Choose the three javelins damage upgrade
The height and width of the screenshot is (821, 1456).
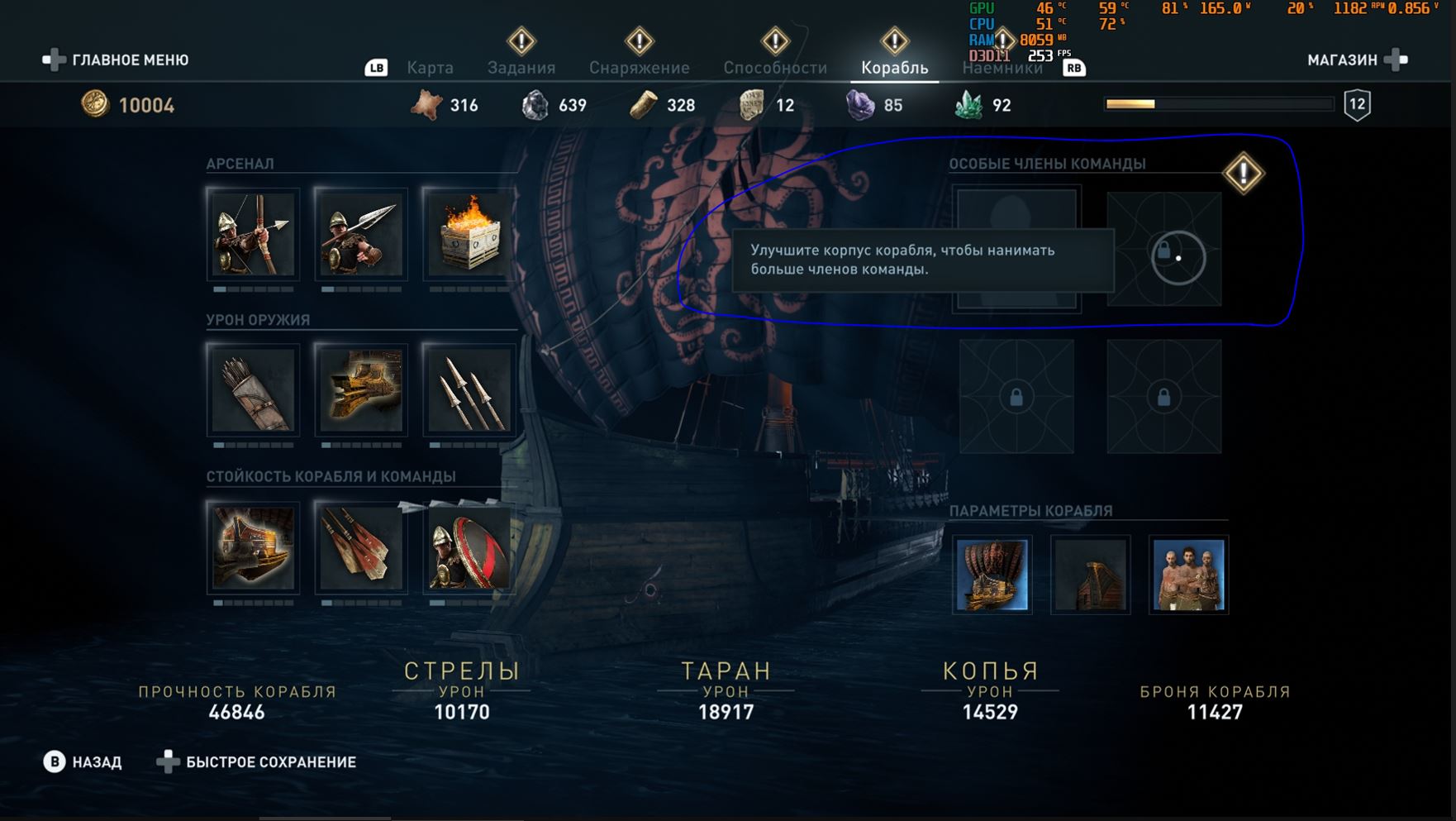click(469, 389)
